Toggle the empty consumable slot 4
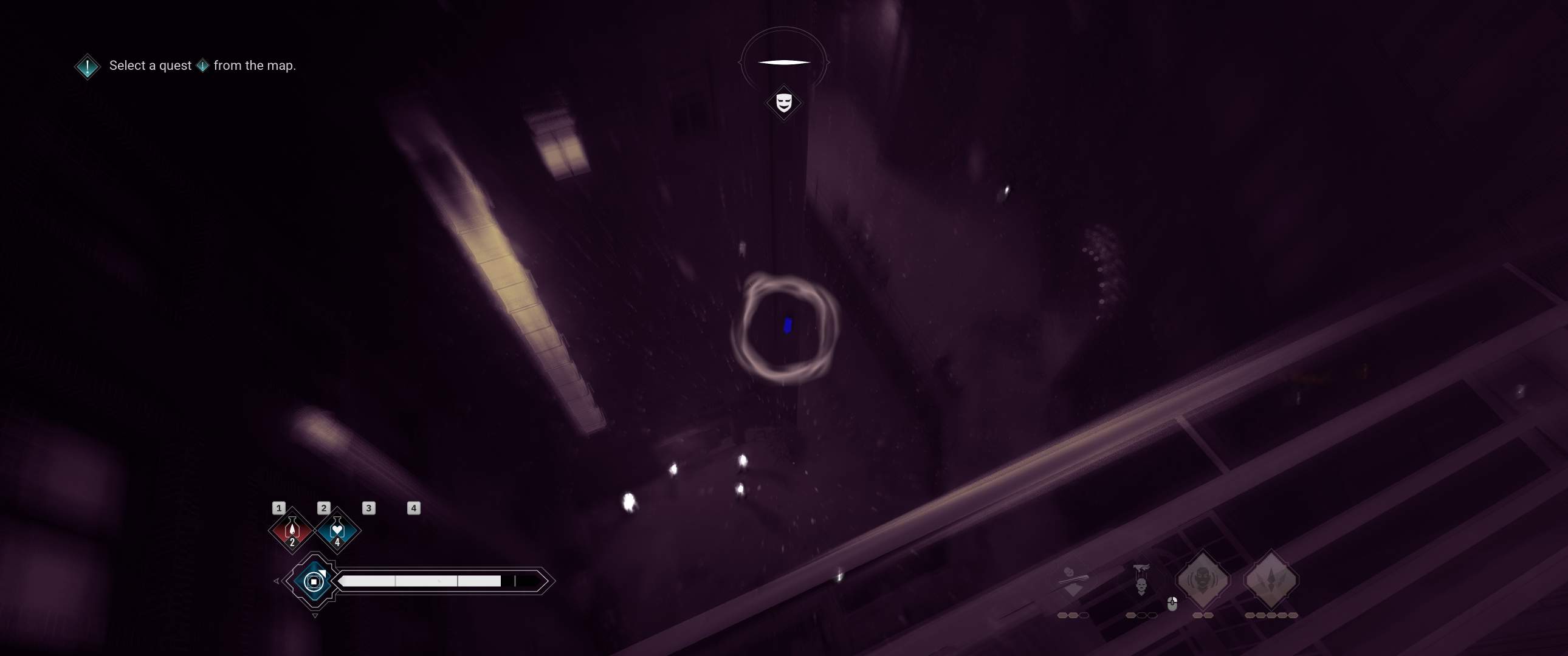This screenshot has height=656, width=1568. click(414, 510)
